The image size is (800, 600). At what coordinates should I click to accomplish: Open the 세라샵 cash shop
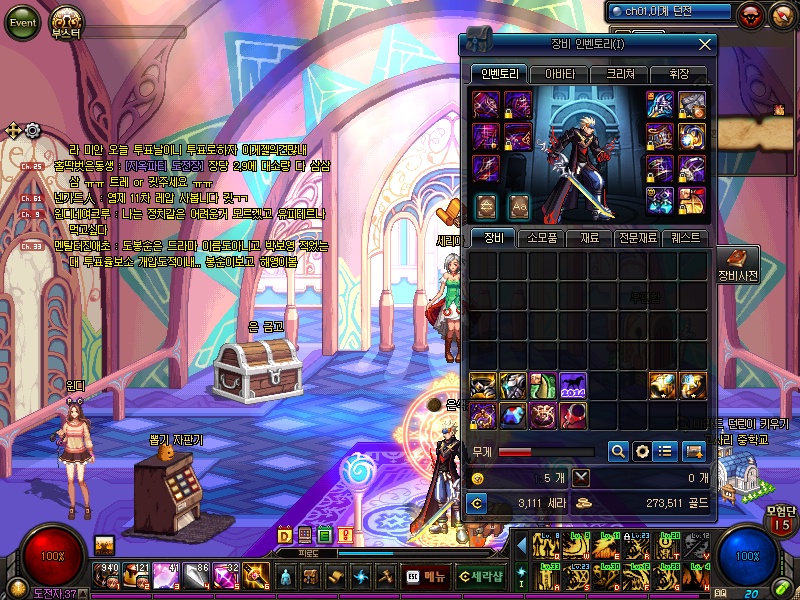point(480,576)
